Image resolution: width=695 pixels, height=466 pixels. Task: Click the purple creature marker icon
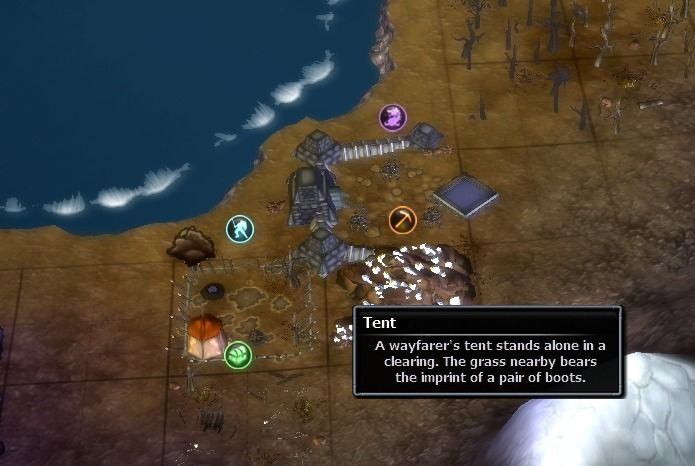393,118
